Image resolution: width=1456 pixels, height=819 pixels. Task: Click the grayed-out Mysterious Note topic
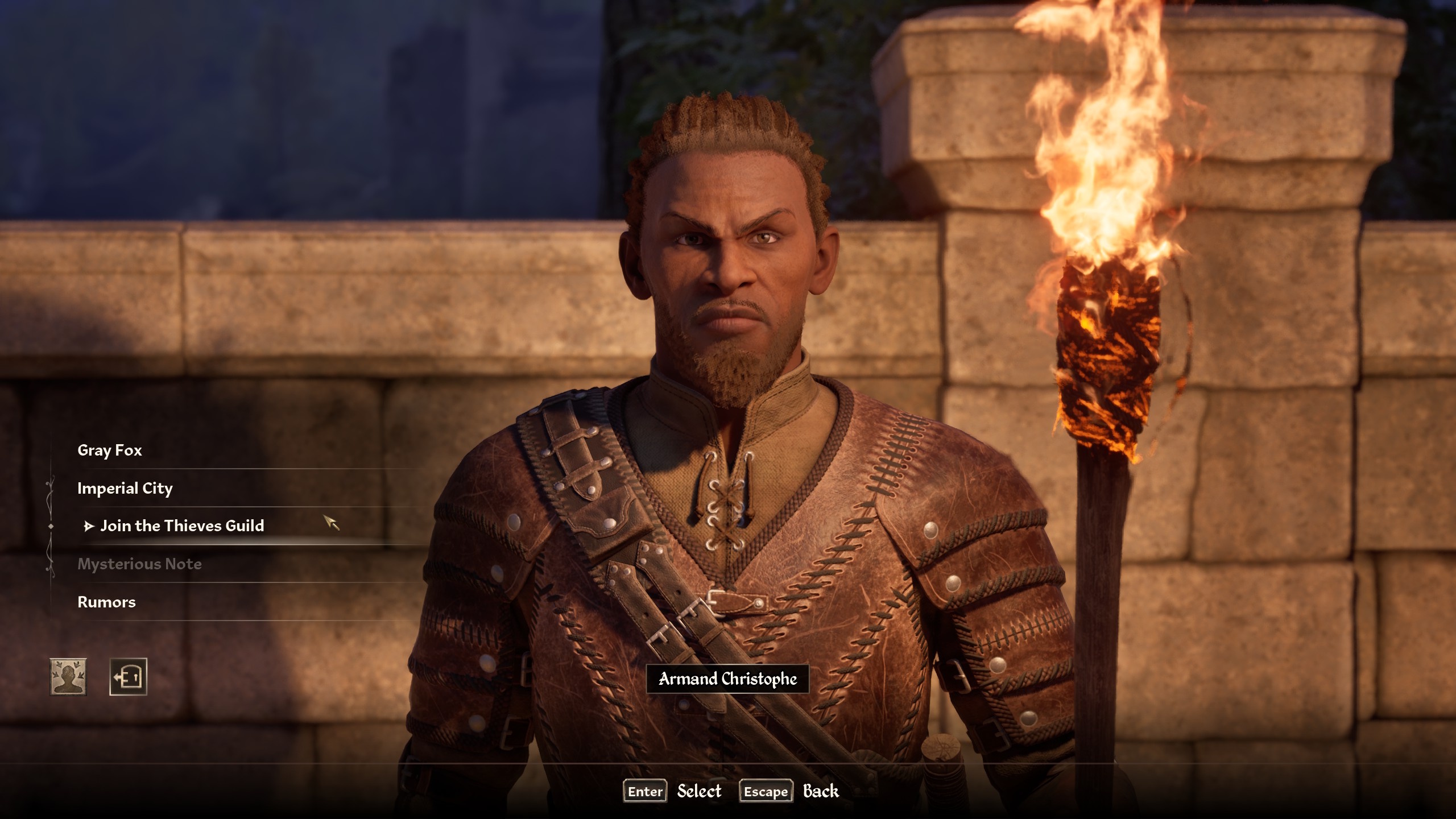pyautogui.click(x=140, y=564)
